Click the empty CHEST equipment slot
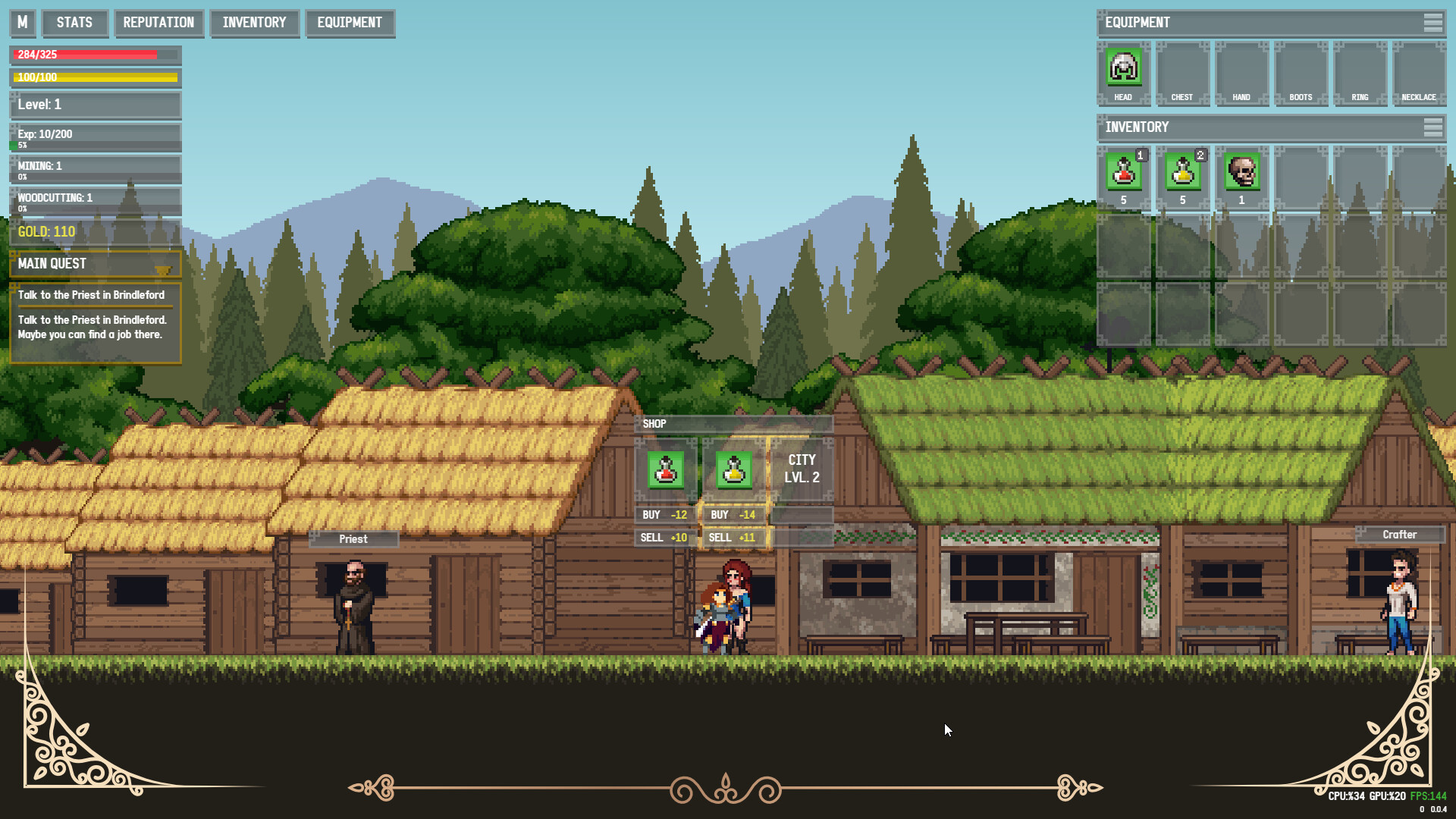This screenshot has width=1456, height=819. coord(1182,70)
